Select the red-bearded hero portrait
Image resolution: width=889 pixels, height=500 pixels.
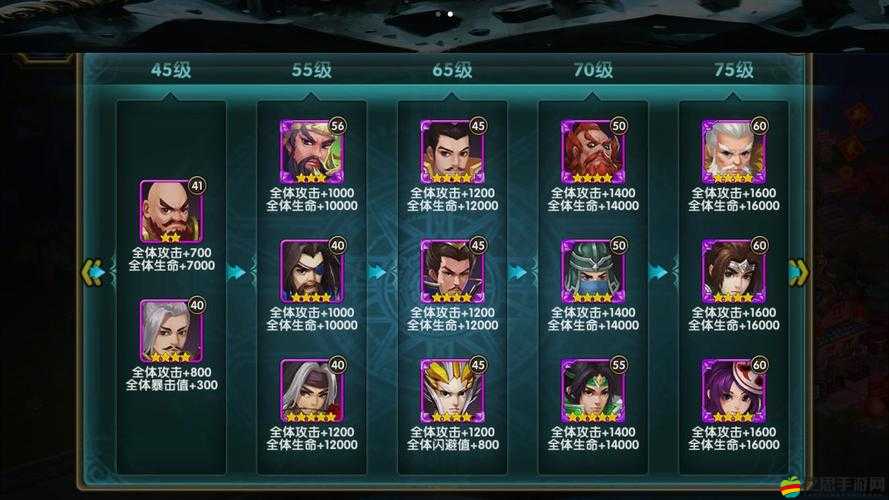(592, 151)
